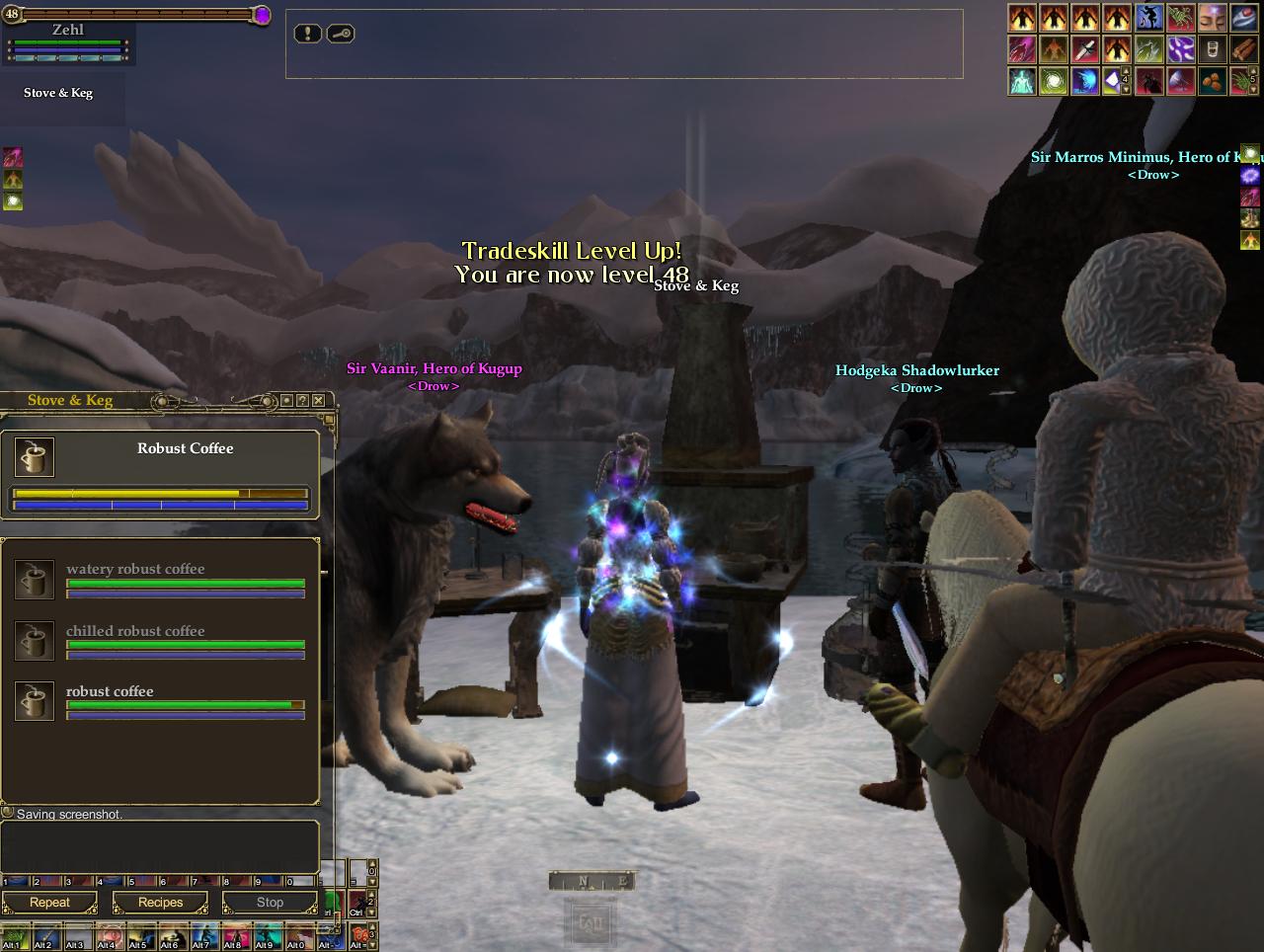
Task: Activate the dancing figure with music note ability
Action: 1148,18
